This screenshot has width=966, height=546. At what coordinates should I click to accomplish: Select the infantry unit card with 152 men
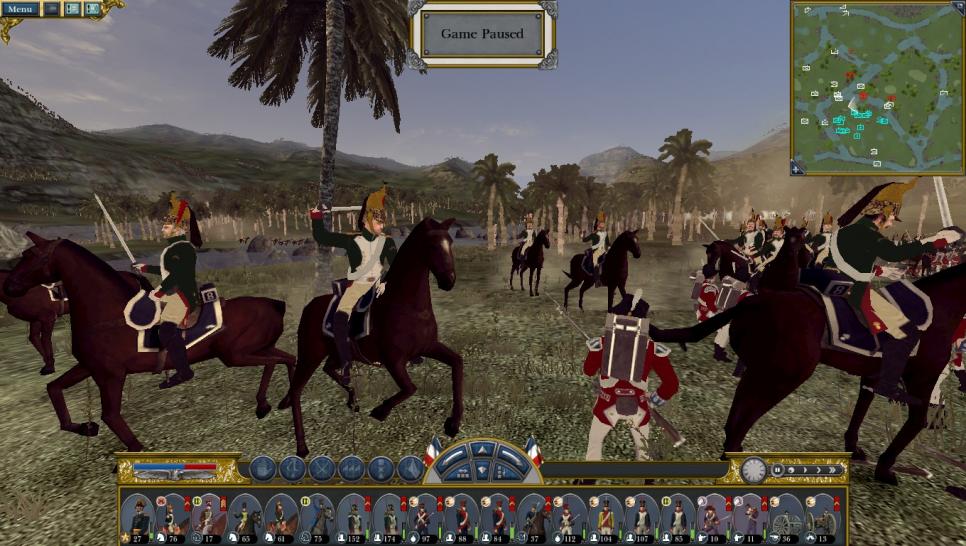coord(353,516)
